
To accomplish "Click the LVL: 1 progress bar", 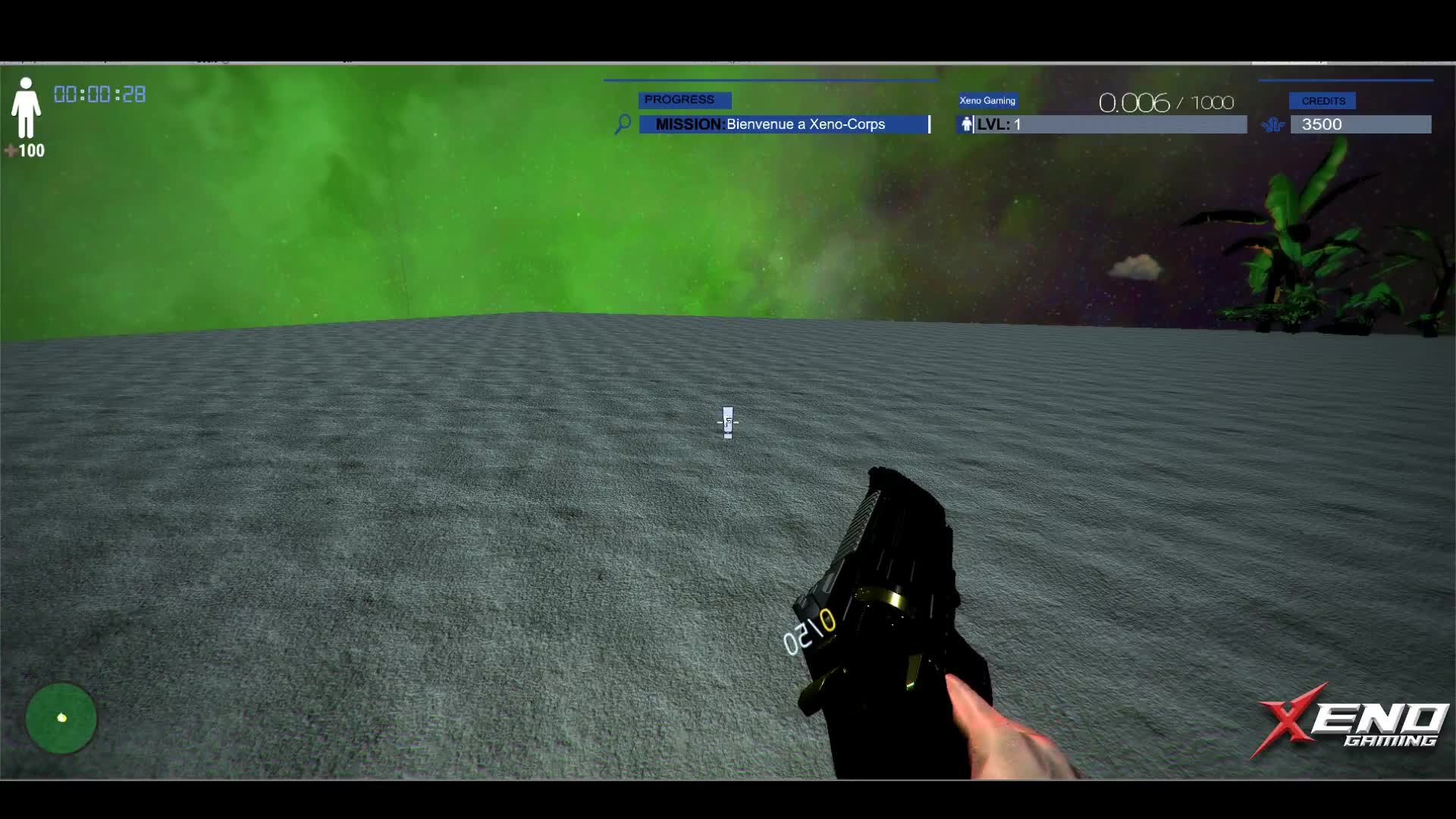I will coord(1107,124).
